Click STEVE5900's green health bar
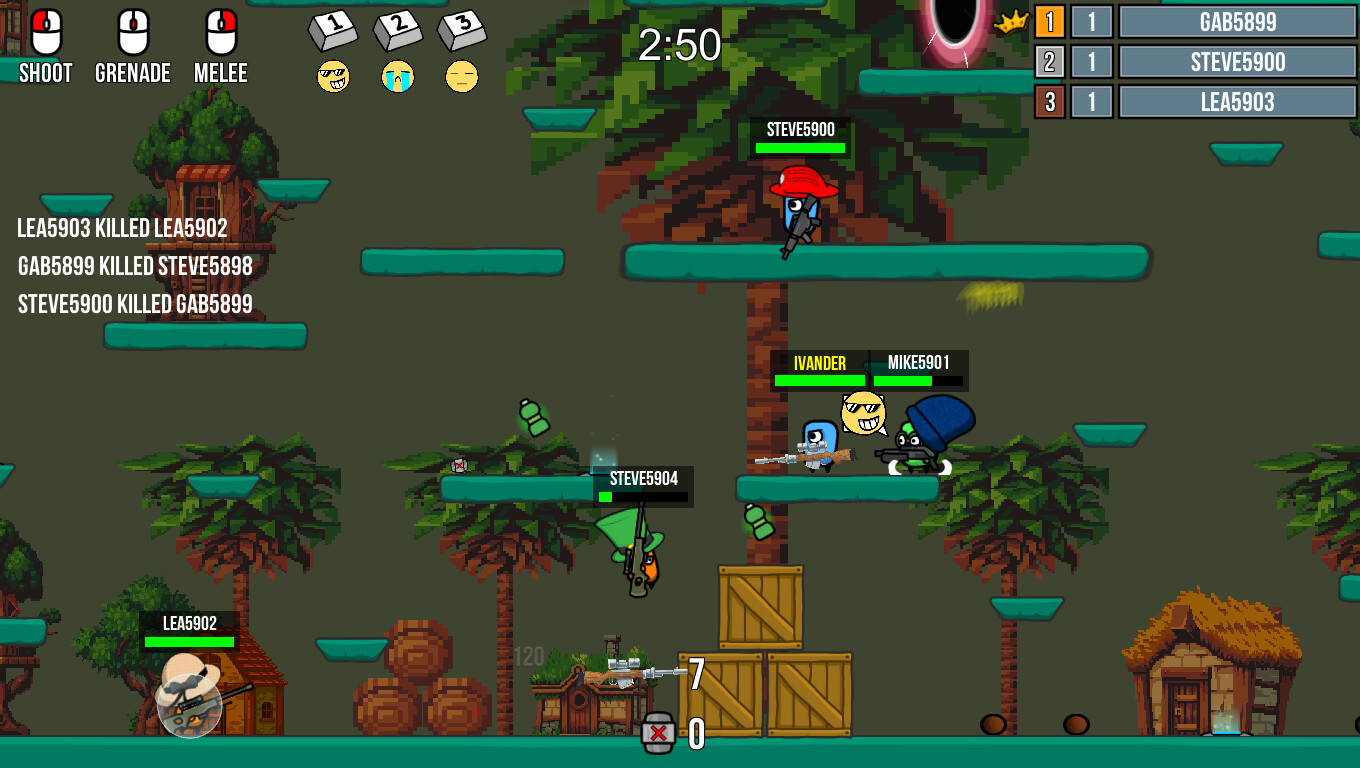The width and height of the screenshot is (1360, 768). tap(800, 146)
